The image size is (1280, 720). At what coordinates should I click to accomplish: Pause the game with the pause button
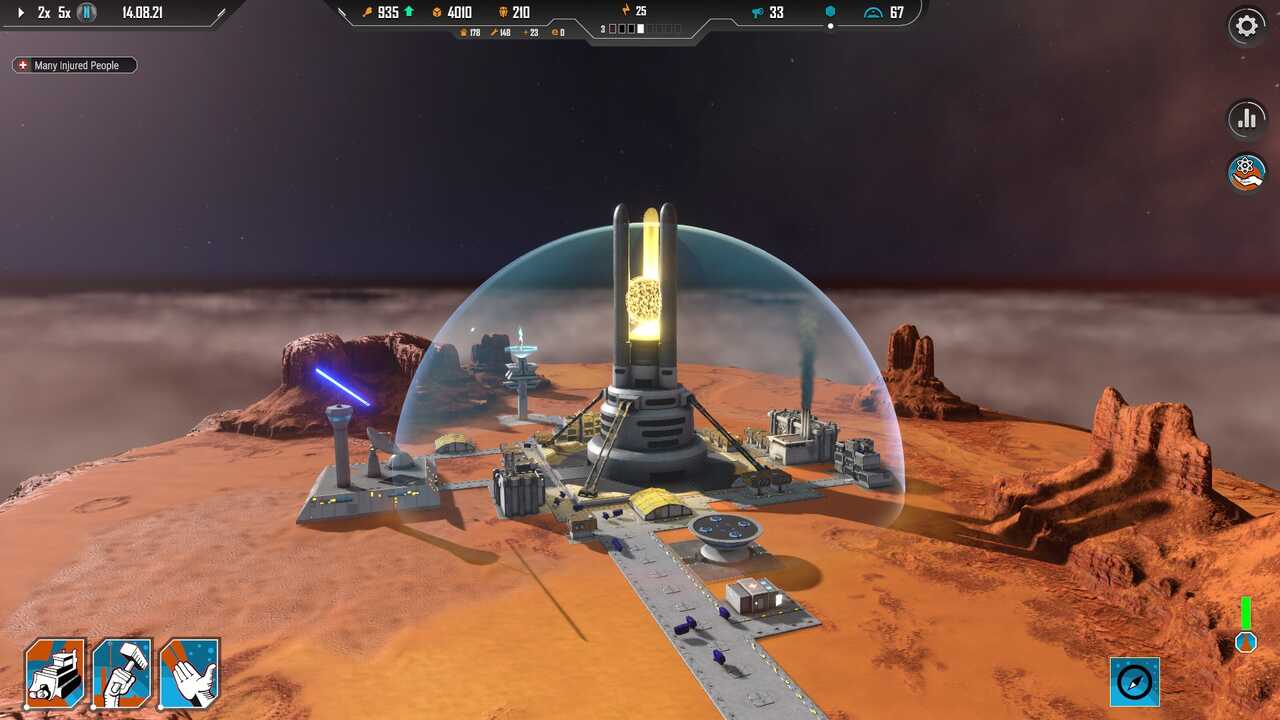click(x=88, y=13)
